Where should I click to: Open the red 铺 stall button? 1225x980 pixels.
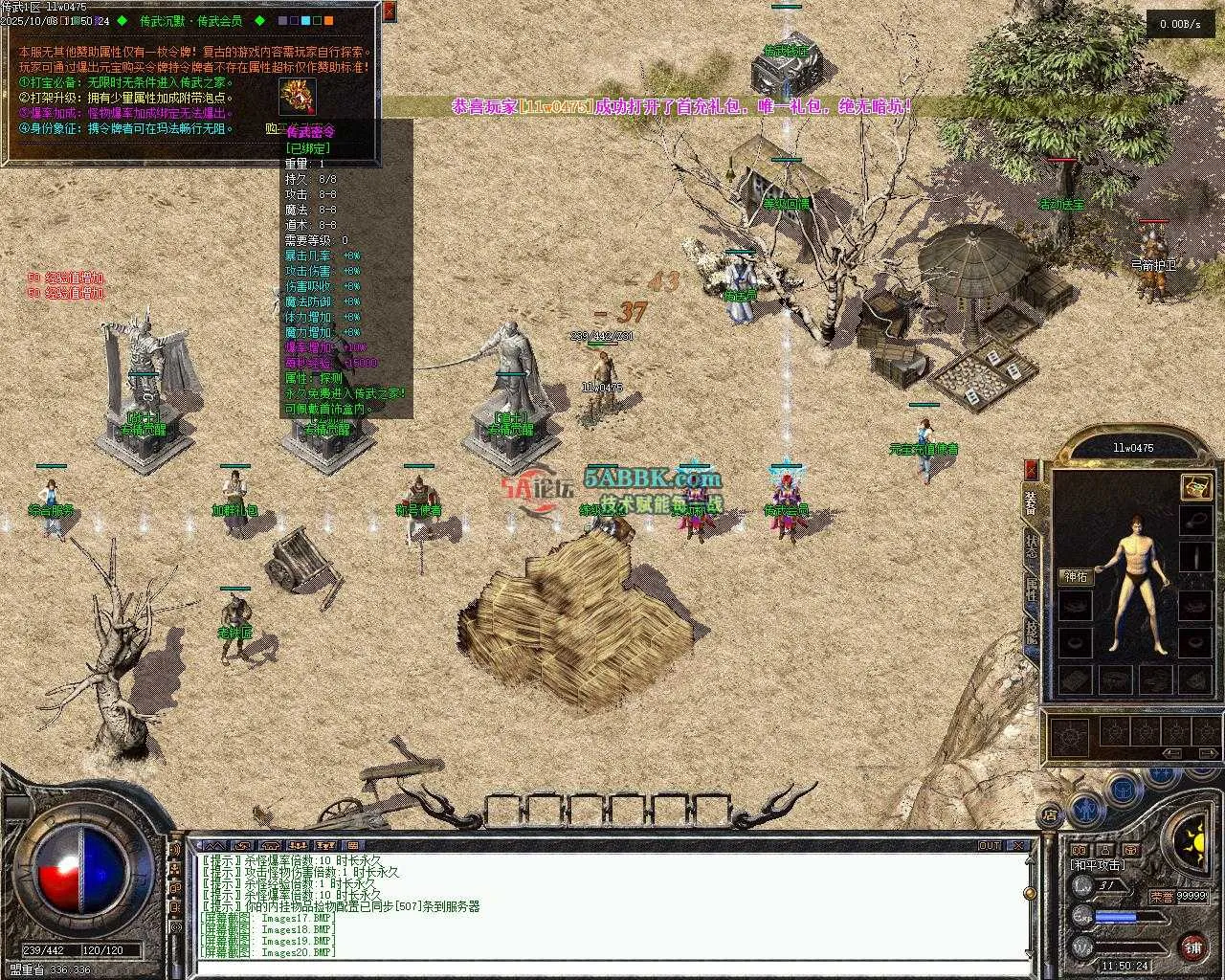pos(1192,947)
